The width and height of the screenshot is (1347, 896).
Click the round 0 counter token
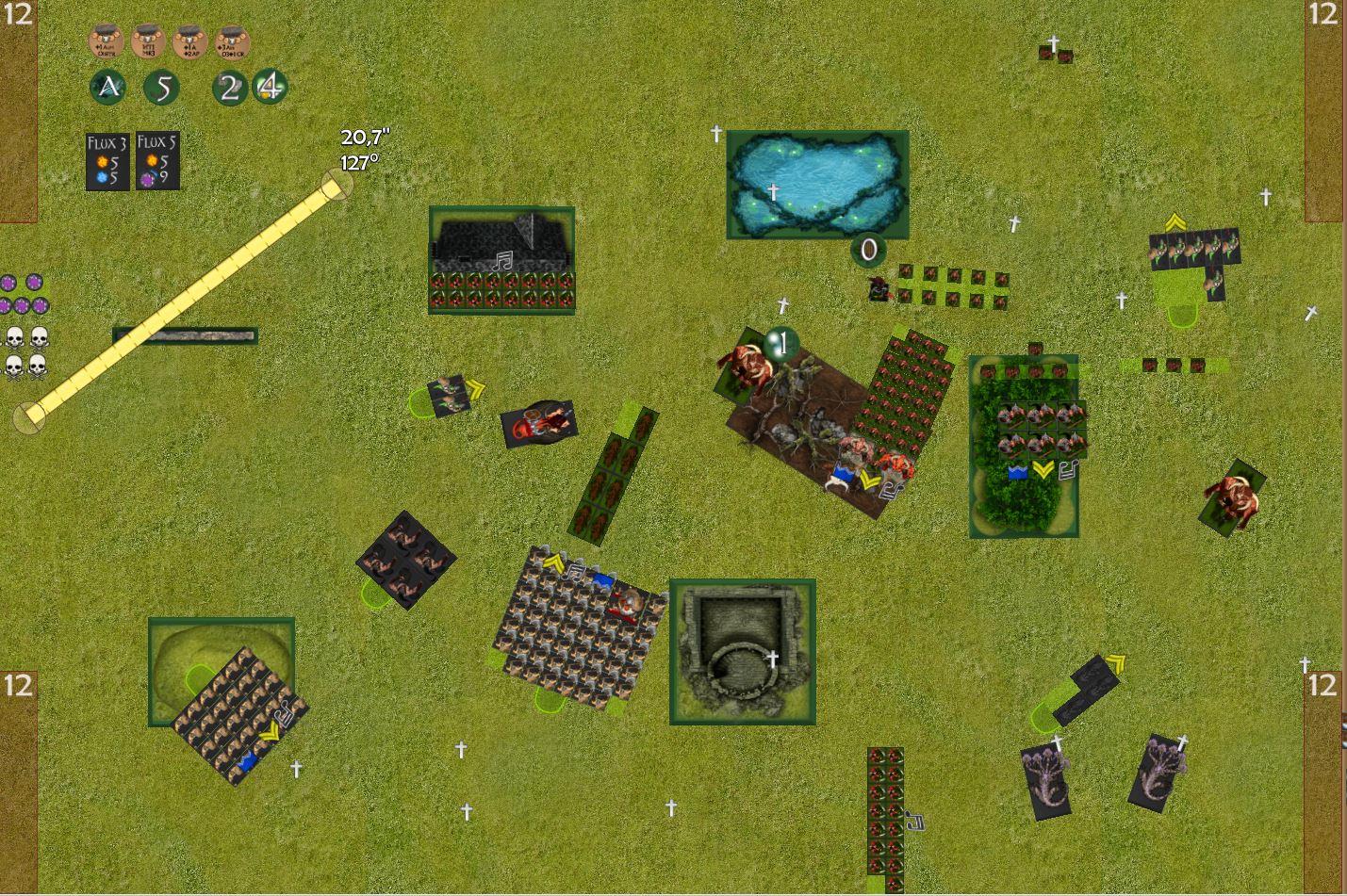(868, 250)
